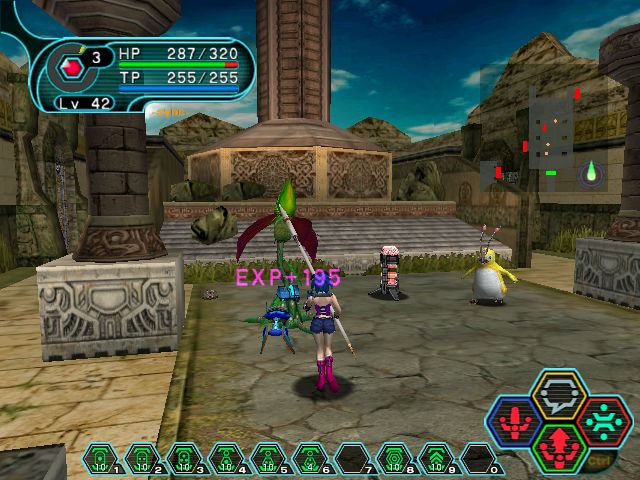This screenshot has height=480, width=640.
Task: Trigger the item in hotbar slot 5
Action: 268,459
